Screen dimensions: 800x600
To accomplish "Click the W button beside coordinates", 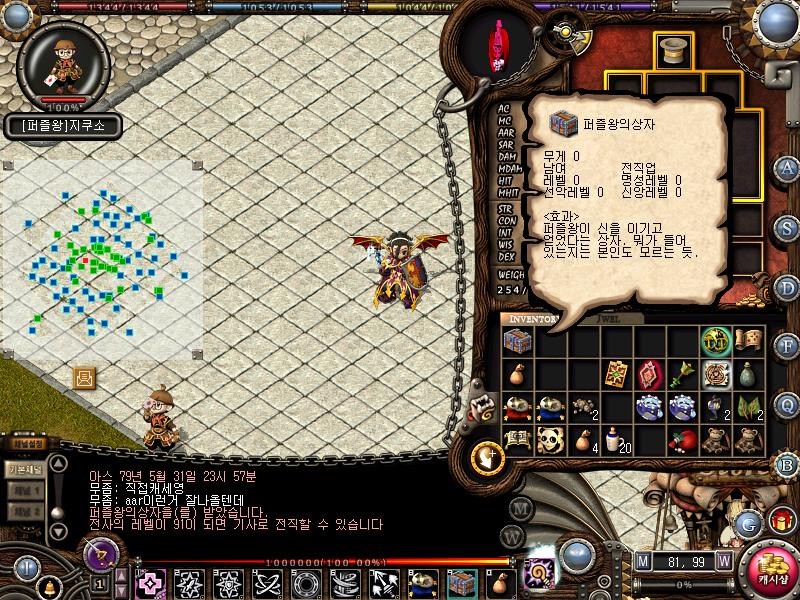I will tap(723, 560).
